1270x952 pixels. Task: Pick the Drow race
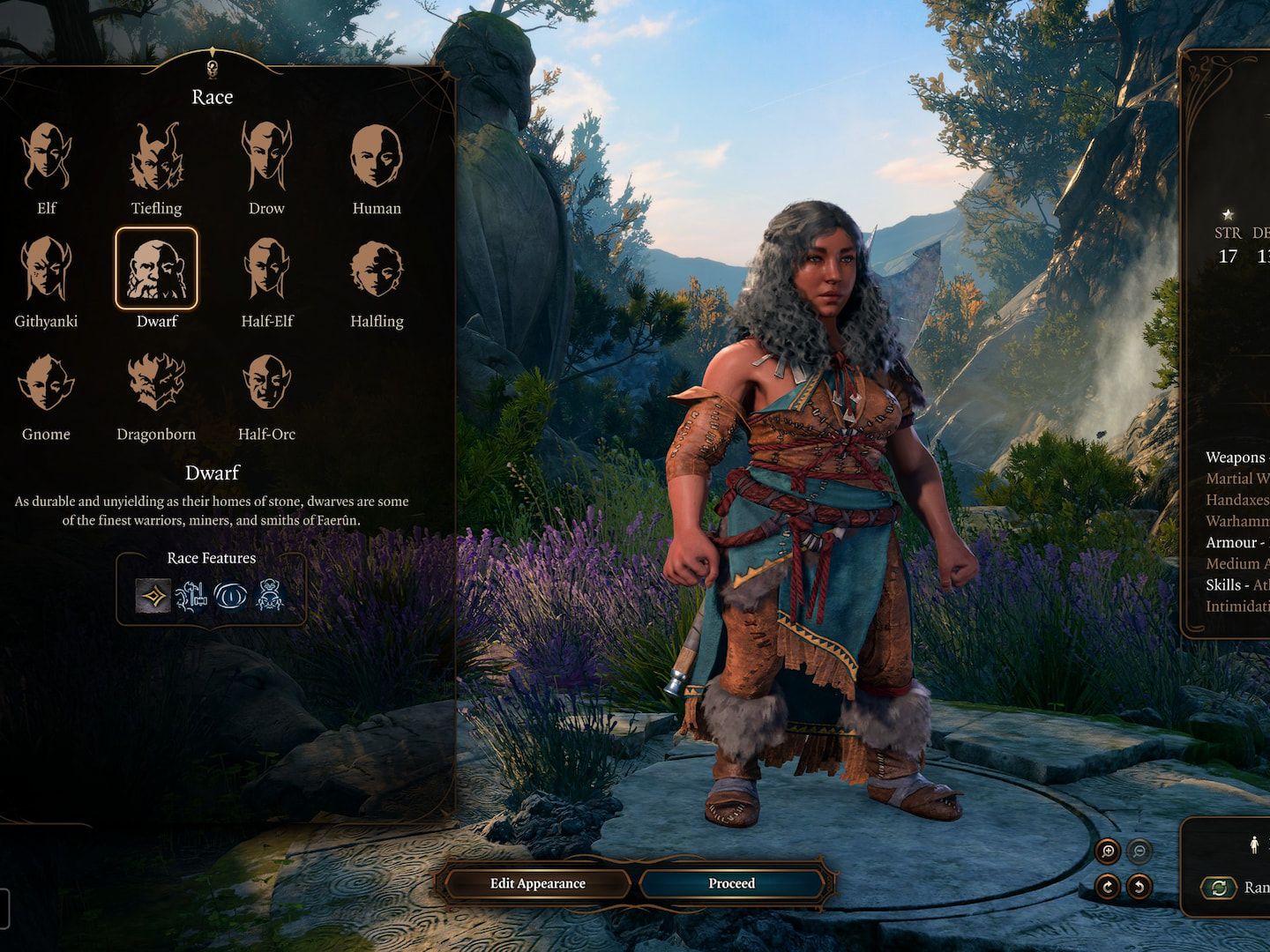pos(266,158)
